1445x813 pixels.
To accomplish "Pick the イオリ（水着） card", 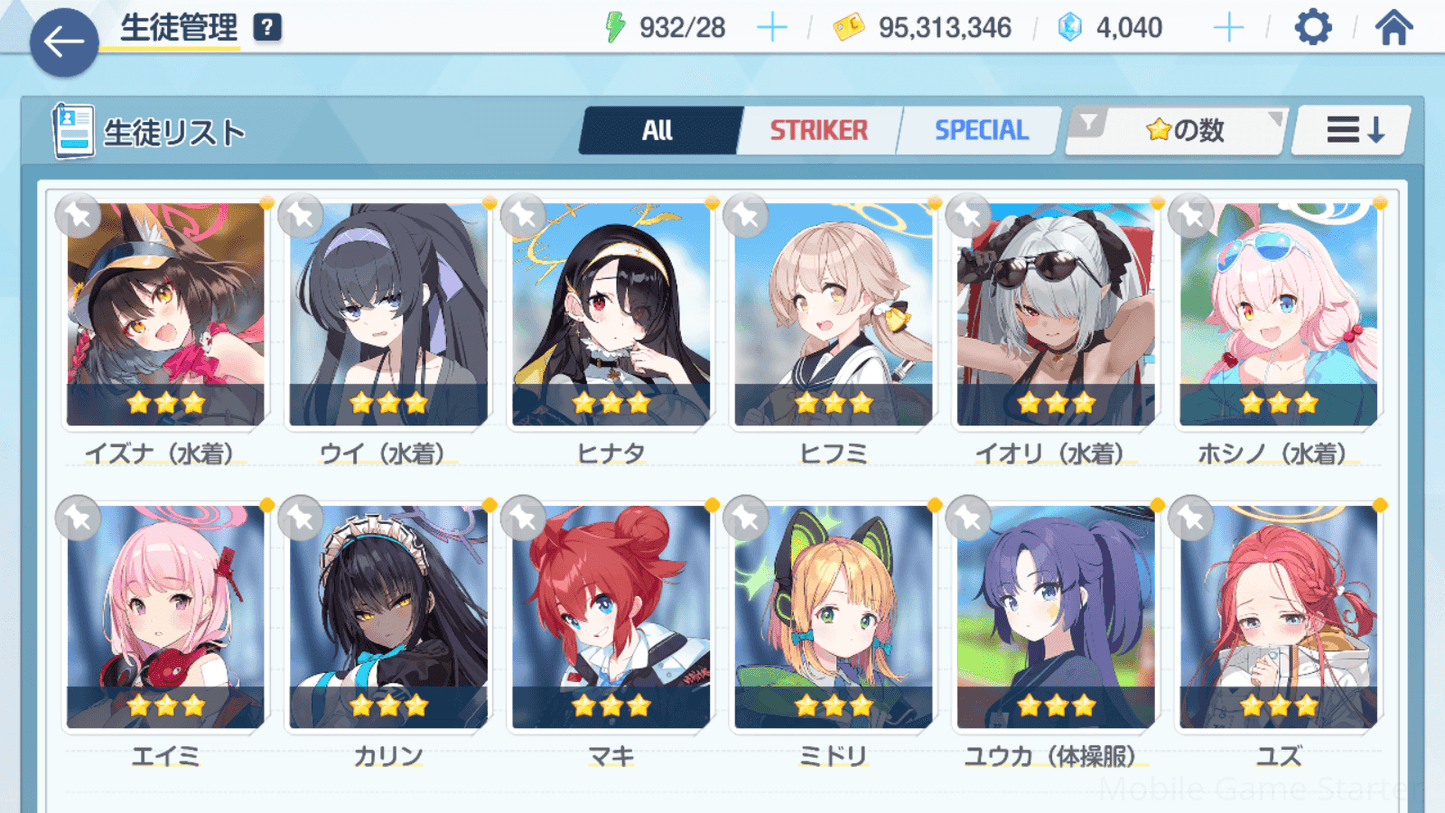I will [1056, 315].
